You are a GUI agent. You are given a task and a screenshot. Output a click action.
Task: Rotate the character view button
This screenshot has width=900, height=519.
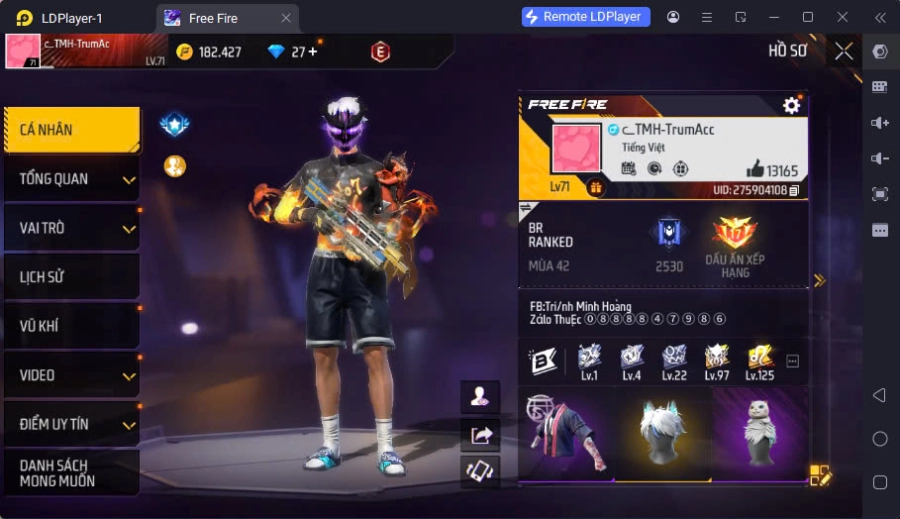coord(480,471)
